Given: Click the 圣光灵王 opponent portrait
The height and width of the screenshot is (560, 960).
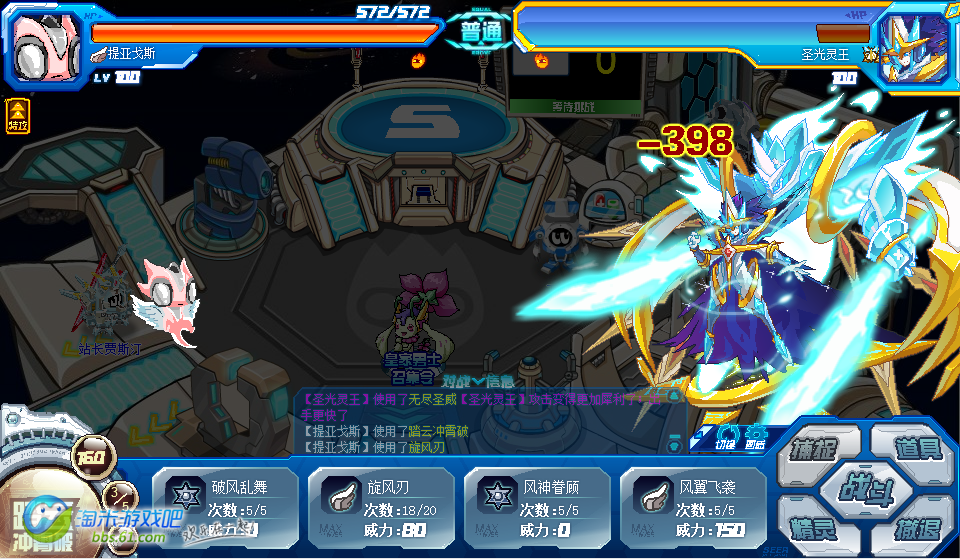Looking at the screenshot, I should 916,45.
